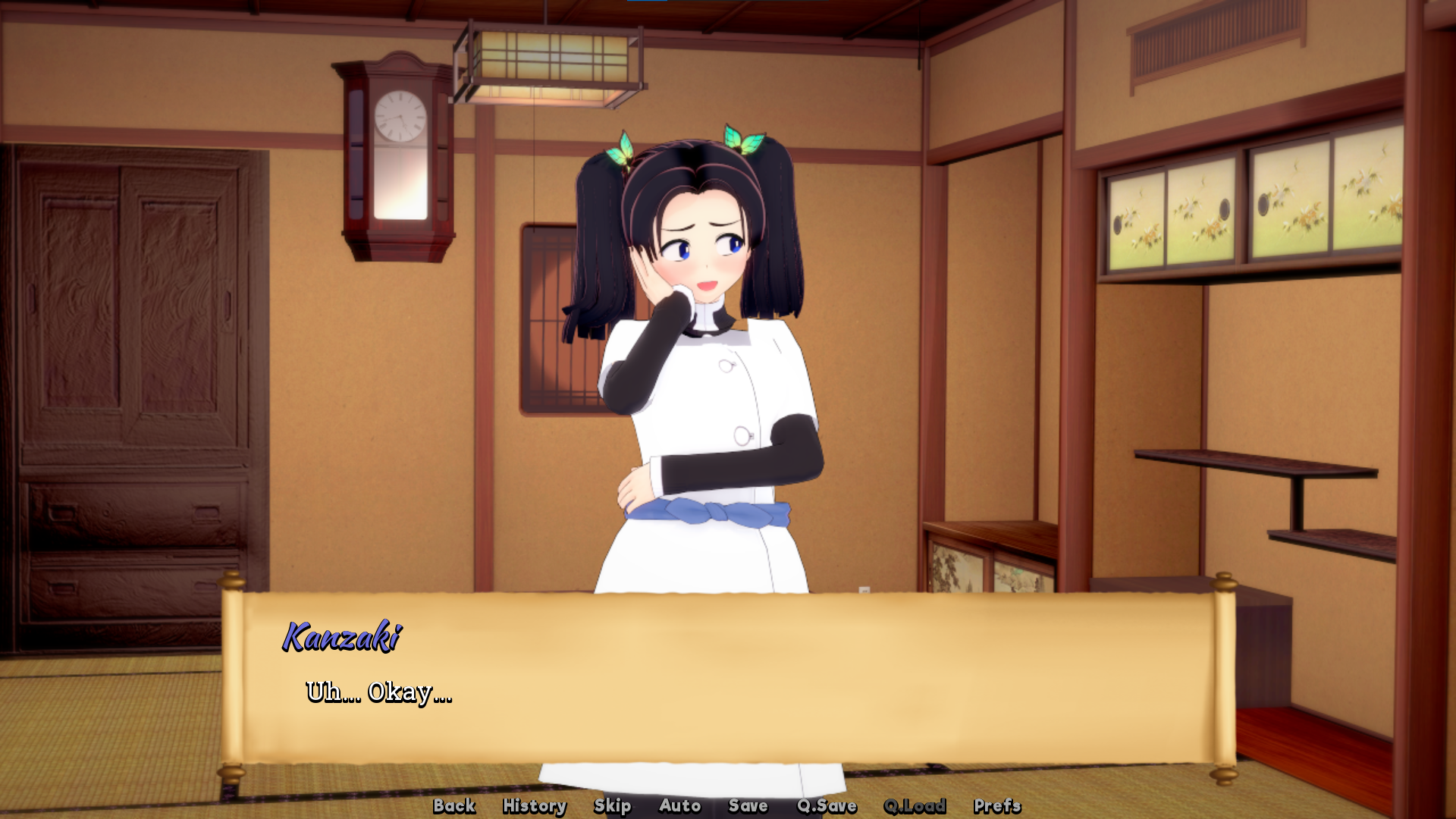Go Back to previous dialogue line

(454, 805)
